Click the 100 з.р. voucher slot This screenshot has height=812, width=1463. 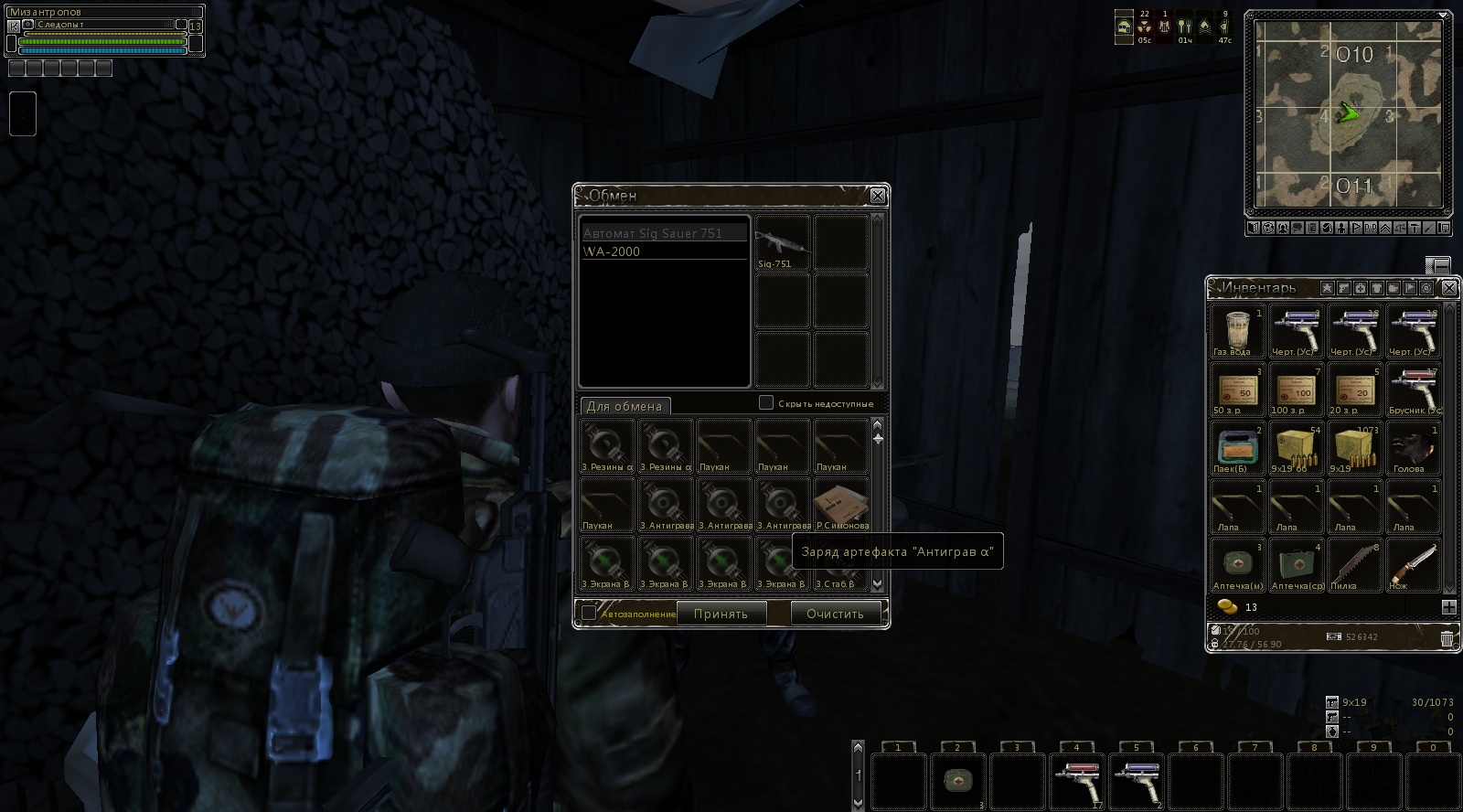(x=1296, y=390)
